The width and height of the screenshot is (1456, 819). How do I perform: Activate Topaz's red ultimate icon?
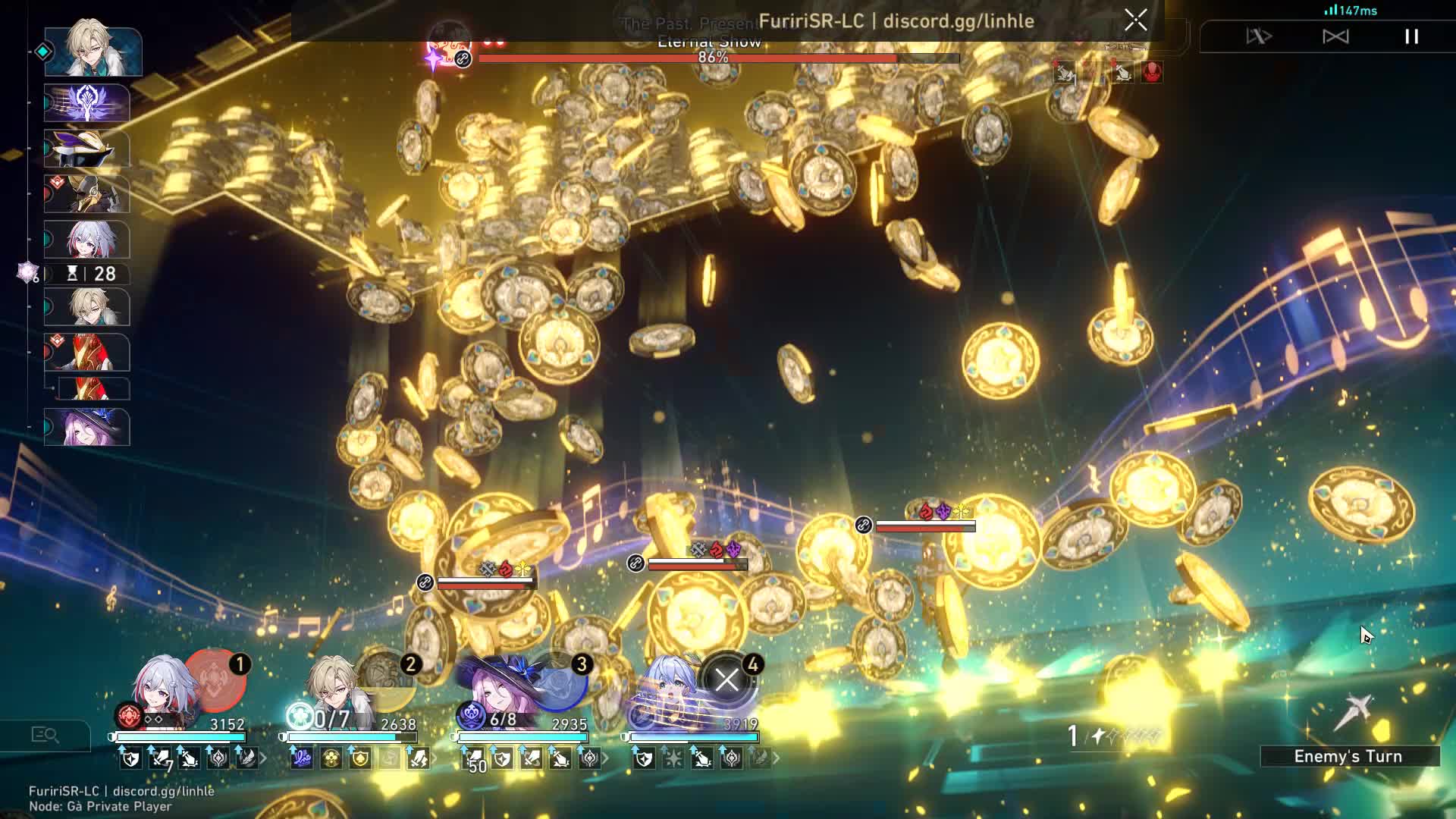(215, 679)
